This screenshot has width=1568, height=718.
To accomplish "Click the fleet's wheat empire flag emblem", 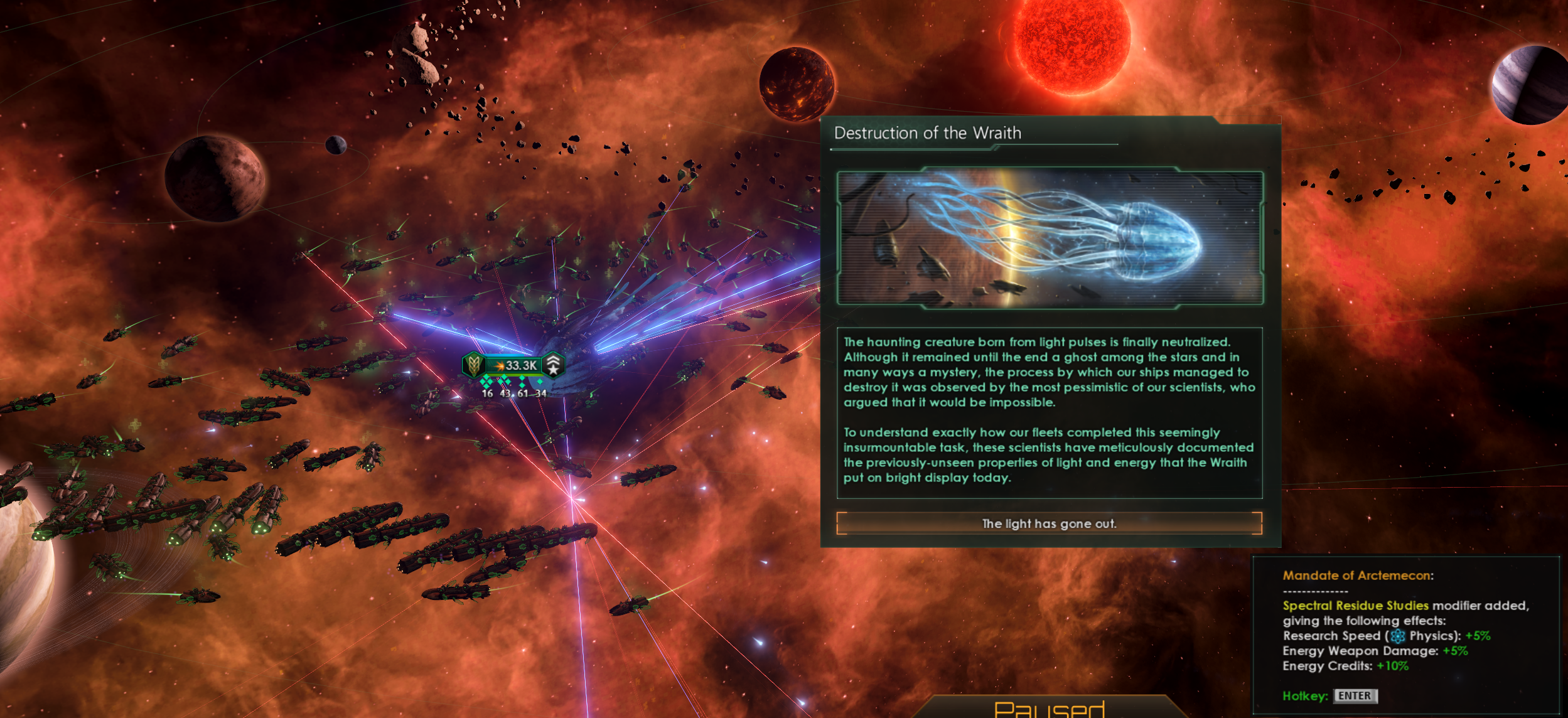I will tap(473, 365).
